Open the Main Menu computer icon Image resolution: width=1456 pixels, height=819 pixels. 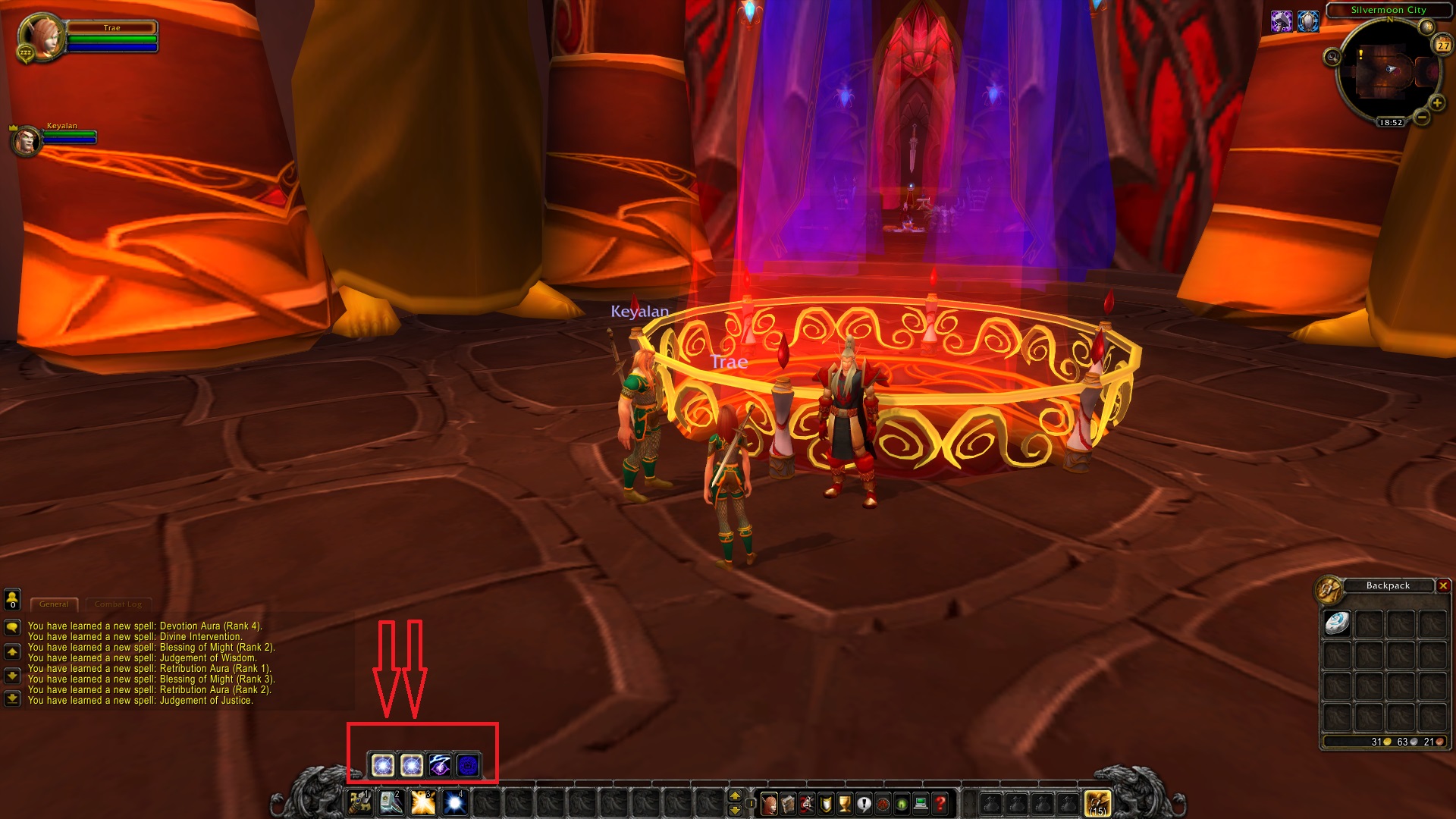click(921, 805)
